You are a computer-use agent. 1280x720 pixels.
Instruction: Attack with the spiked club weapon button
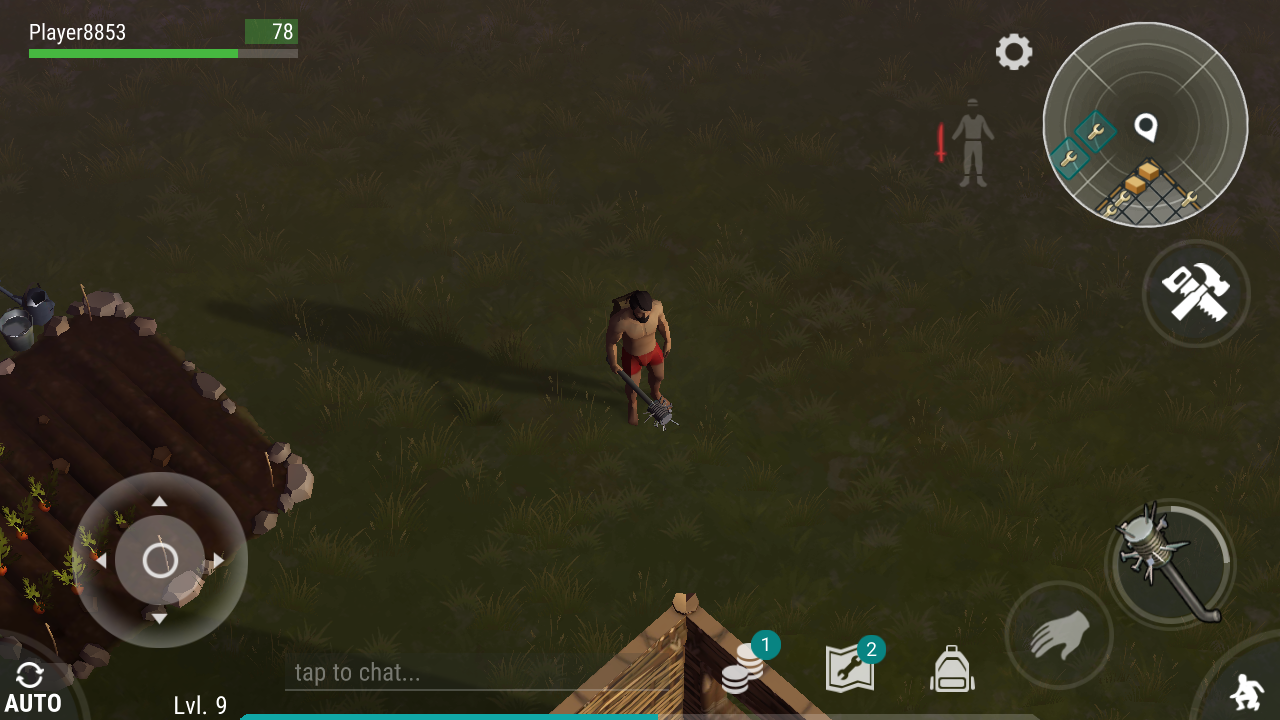tap(1170, 565)
